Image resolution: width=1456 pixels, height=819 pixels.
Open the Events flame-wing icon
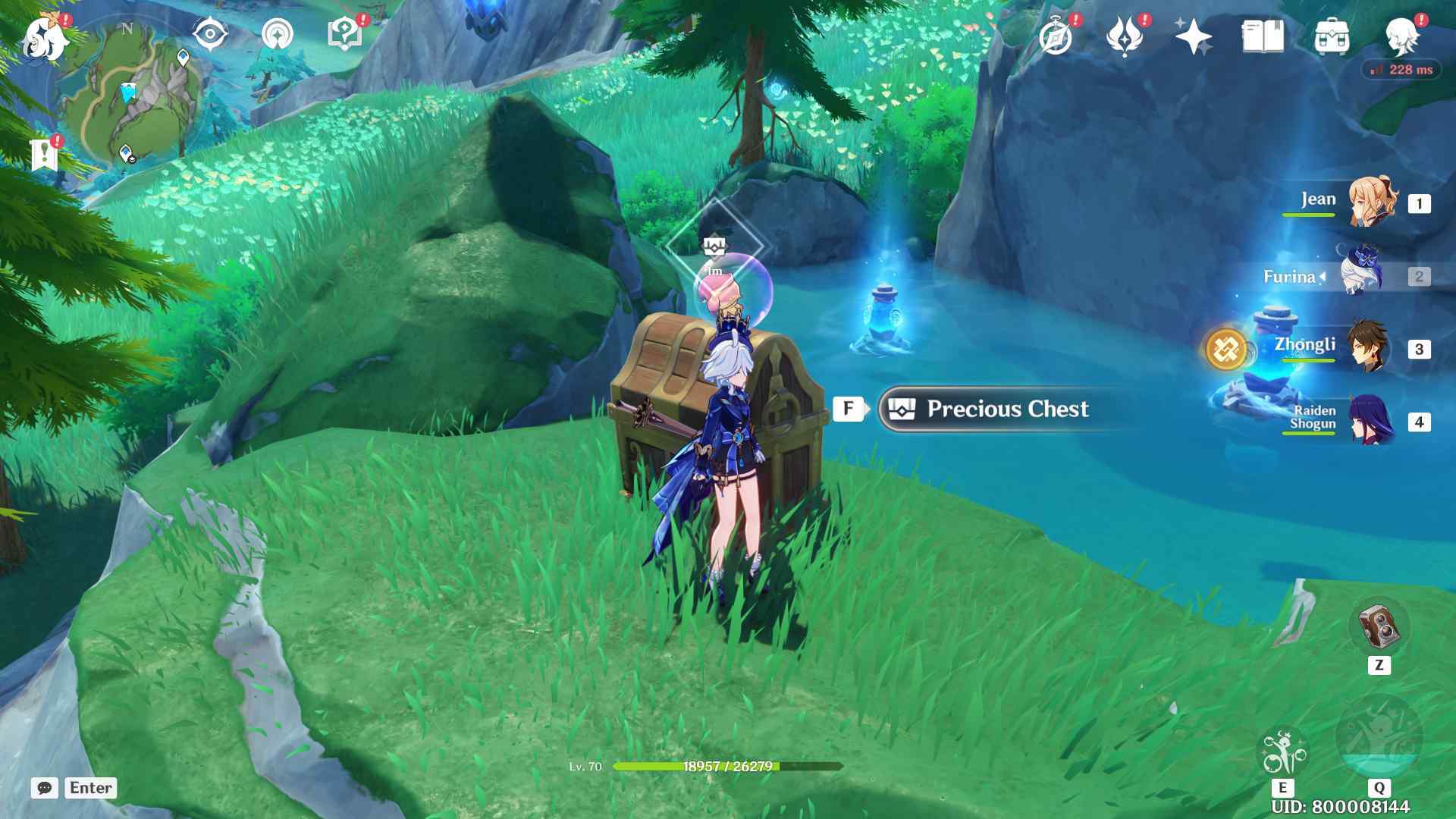pos(1124,36)
